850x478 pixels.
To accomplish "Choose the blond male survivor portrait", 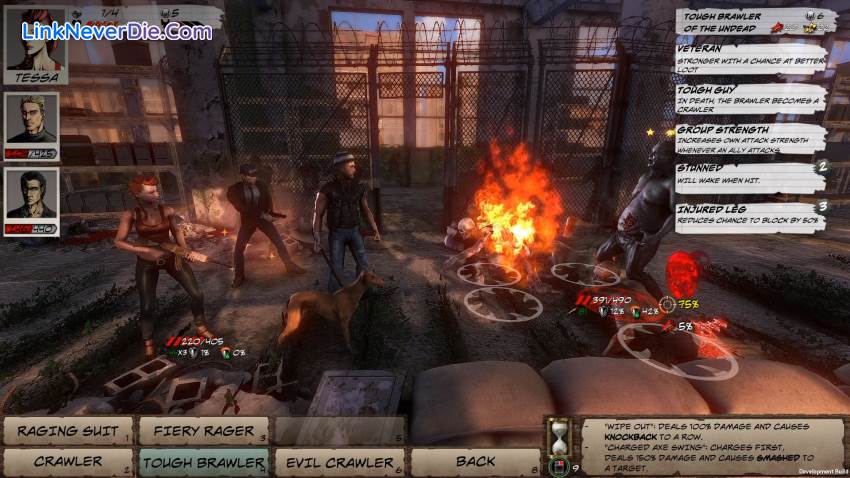I will pyautogui.click(x=31, y=121).
